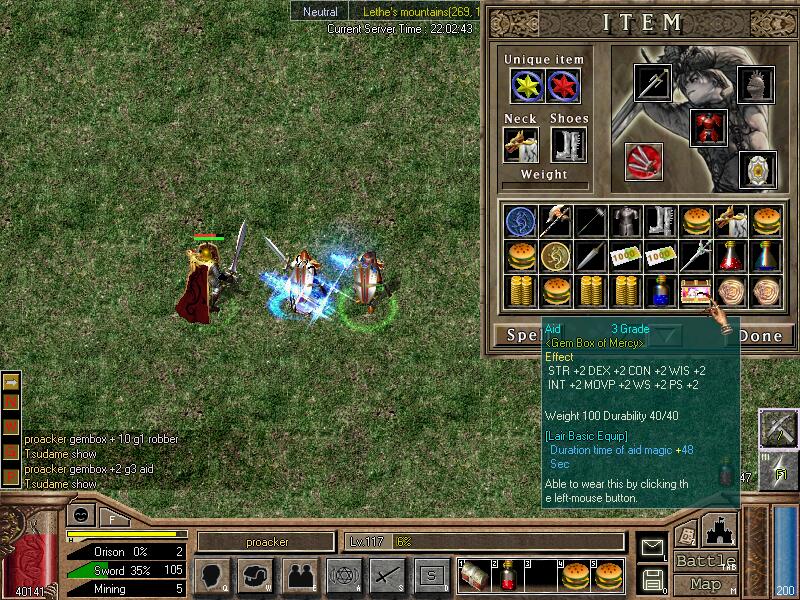Select the Gem Box of Mercy item
This screenshot has width=800, height=600.
[695, 292]
